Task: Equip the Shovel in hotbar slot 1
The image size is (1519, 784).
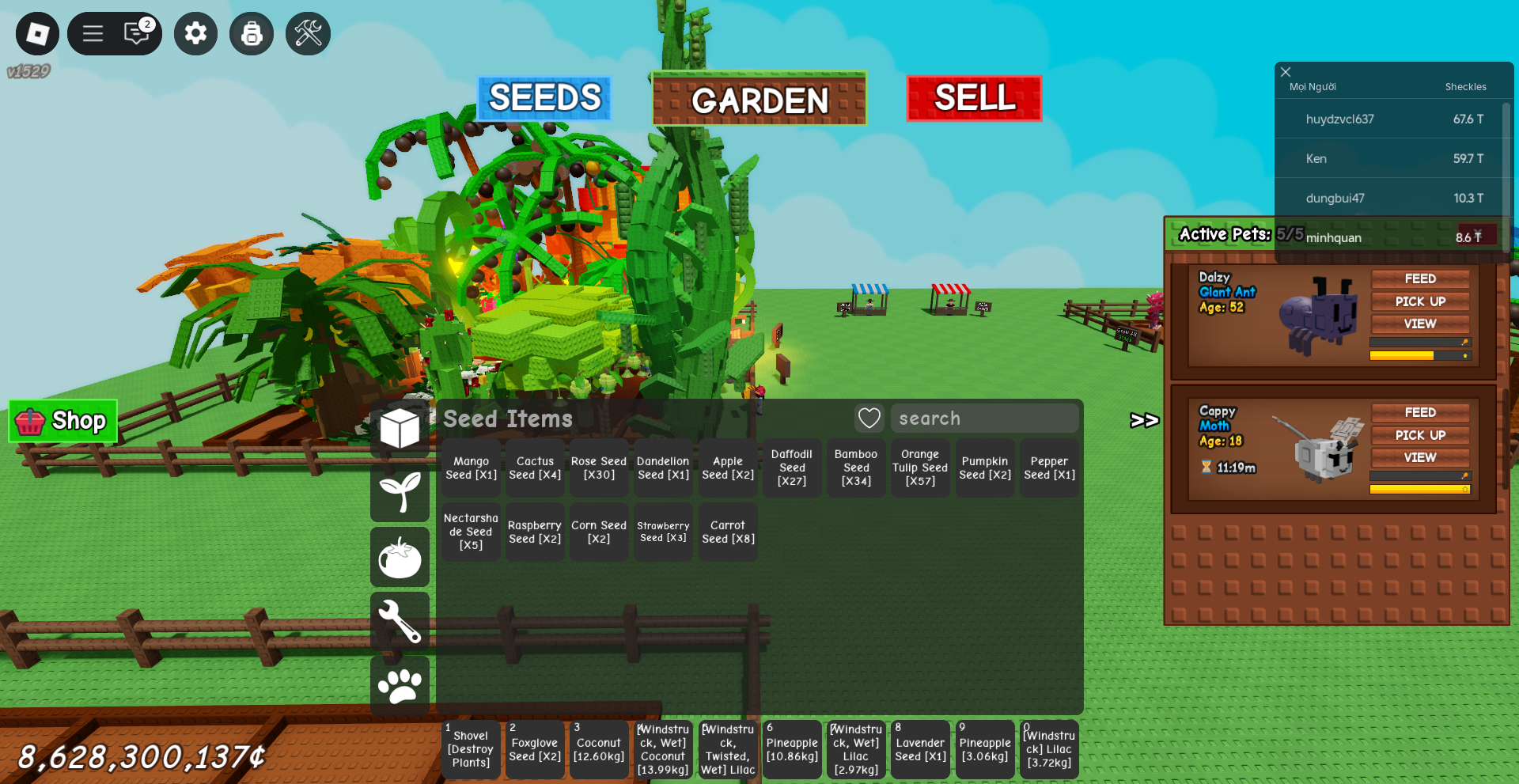Action: (471, 749)
